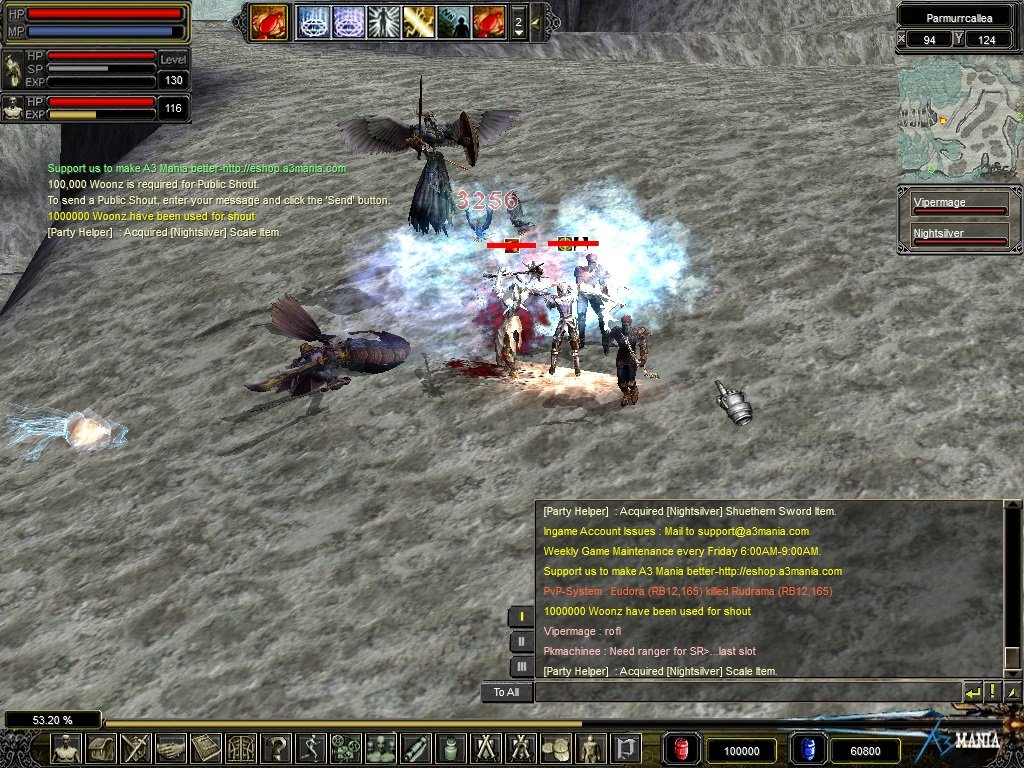This screenshot has width=1024, height=768.
Task: Click the "To All" chat channel button
Action: pos(506,692)
